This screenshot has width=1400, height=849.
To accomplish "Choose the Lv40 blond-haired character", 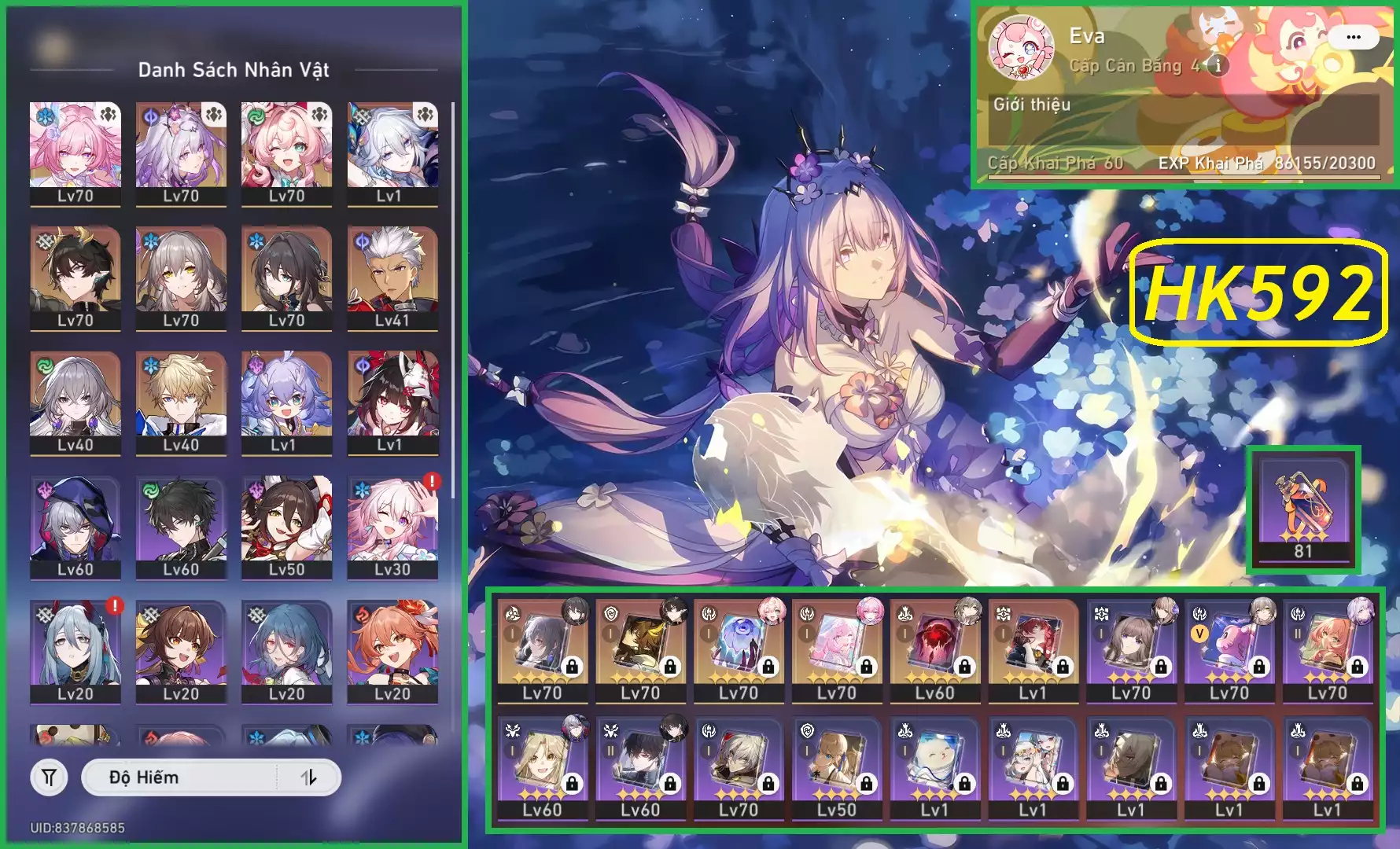I will [x=181, y=400].
